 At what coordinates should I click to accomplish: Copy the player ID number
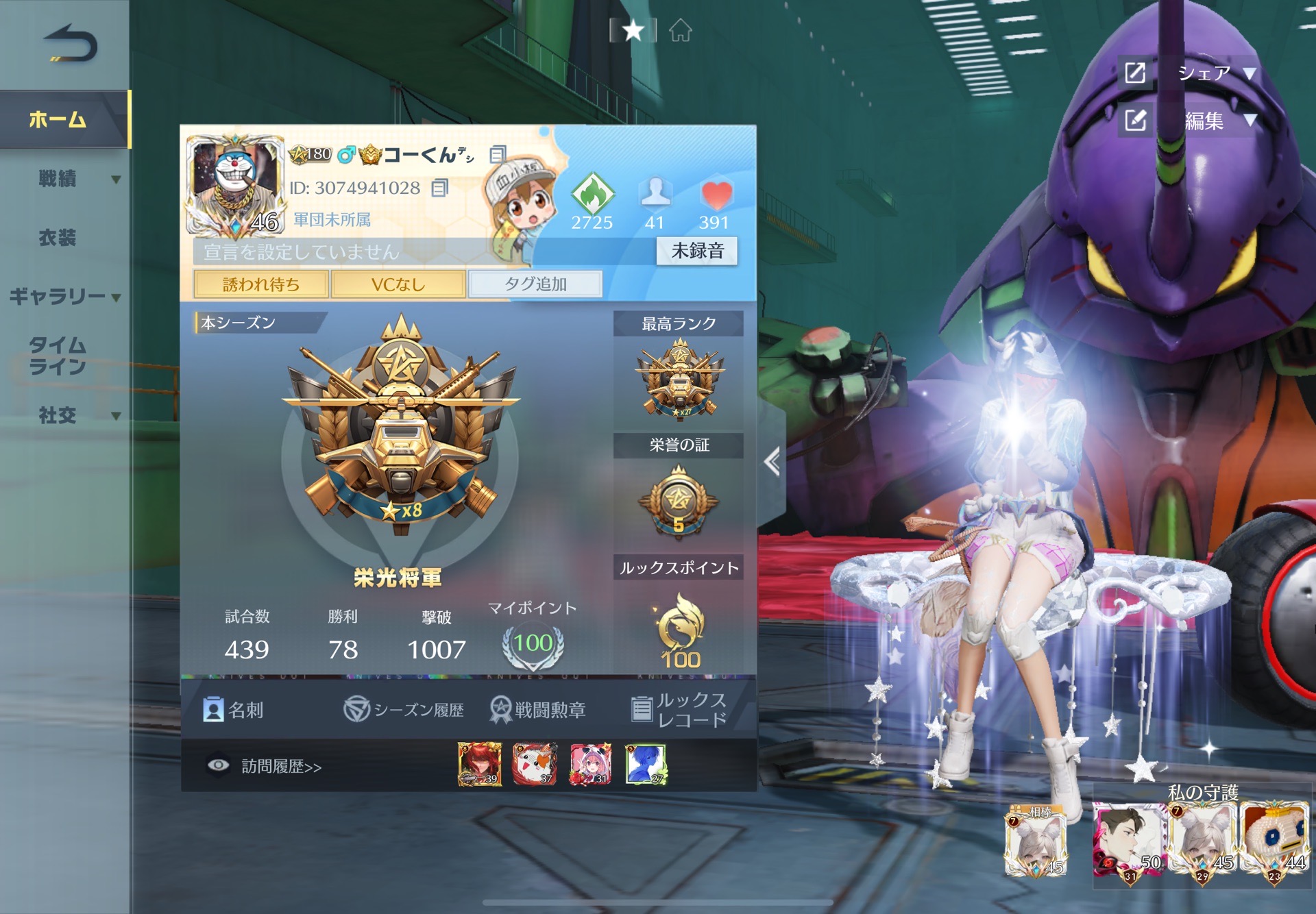pyautogui.click(x=439, y=188)
